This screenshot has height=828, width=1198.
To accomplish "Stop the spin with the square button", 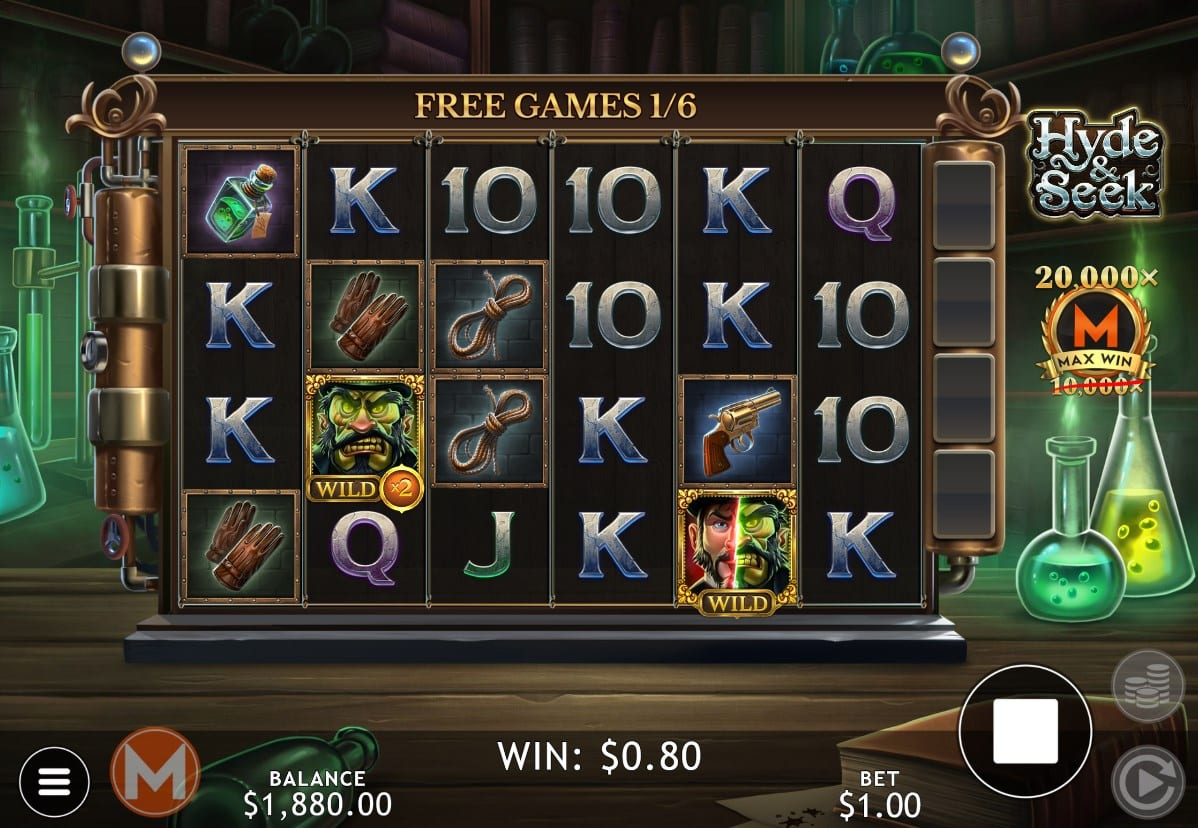I will point(1024,731).
